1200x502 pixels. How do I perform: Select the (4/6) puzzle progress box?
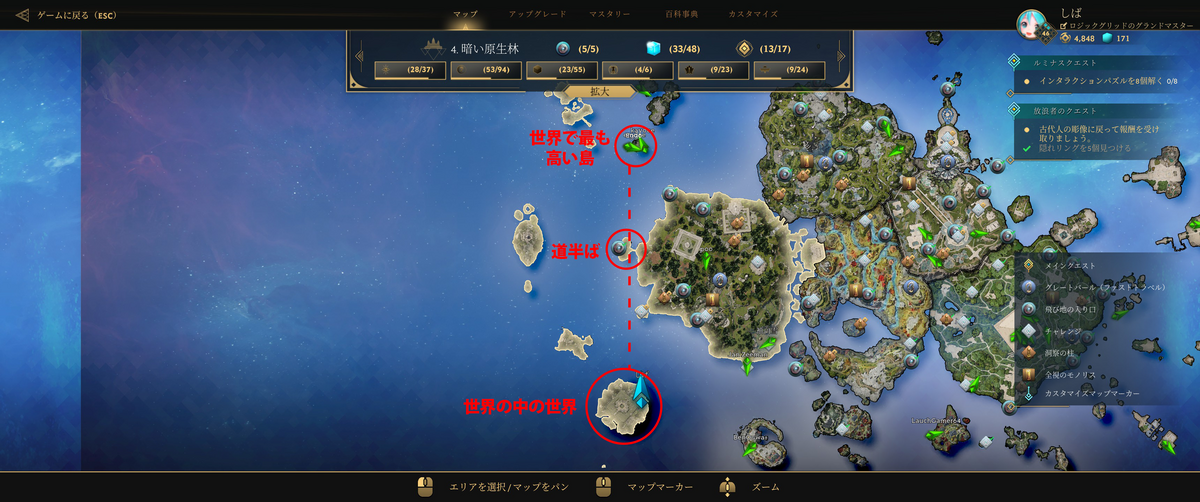(637, 70)
